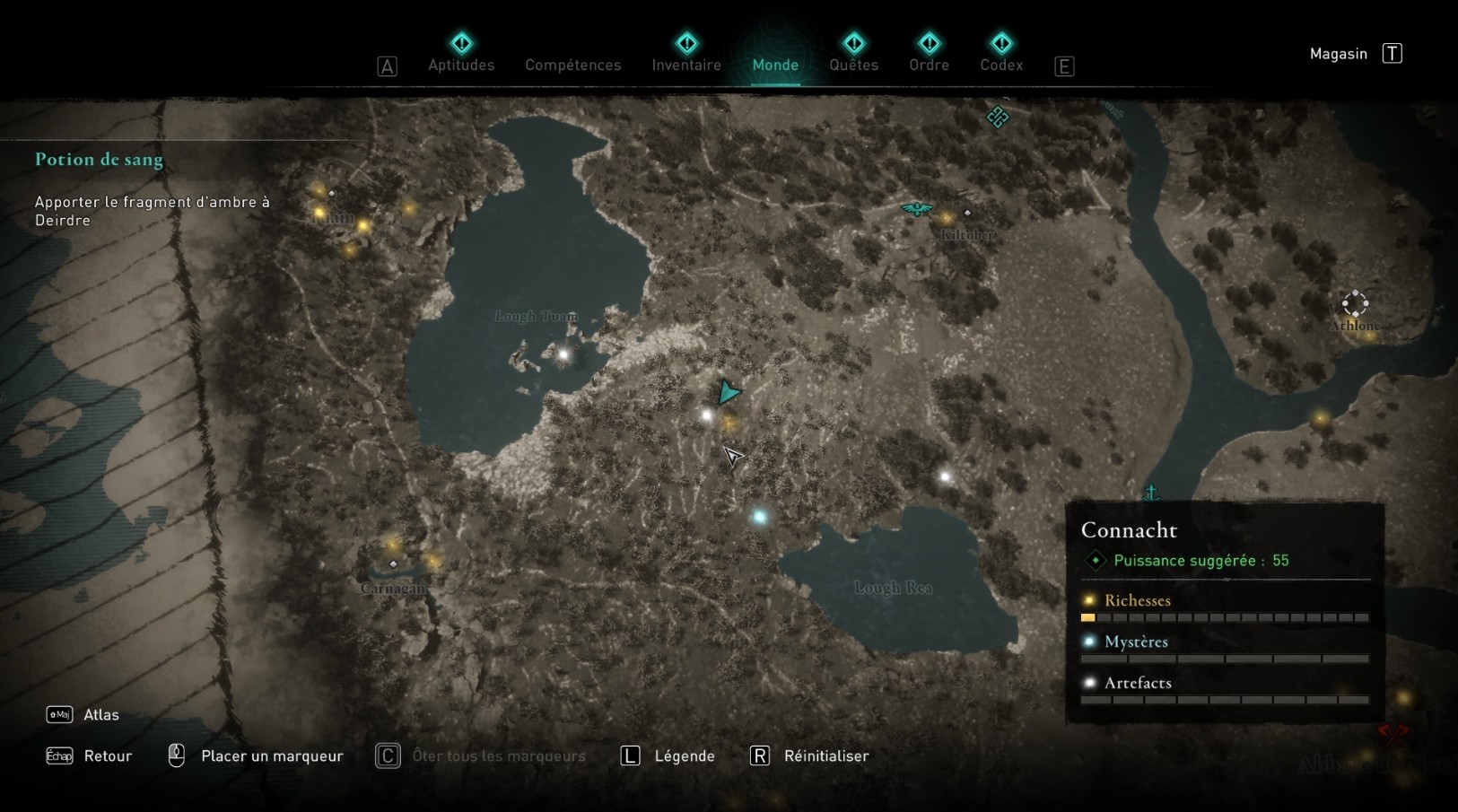Switch to the Quêtes tab
1458x812 pixels.
(854, 65)
